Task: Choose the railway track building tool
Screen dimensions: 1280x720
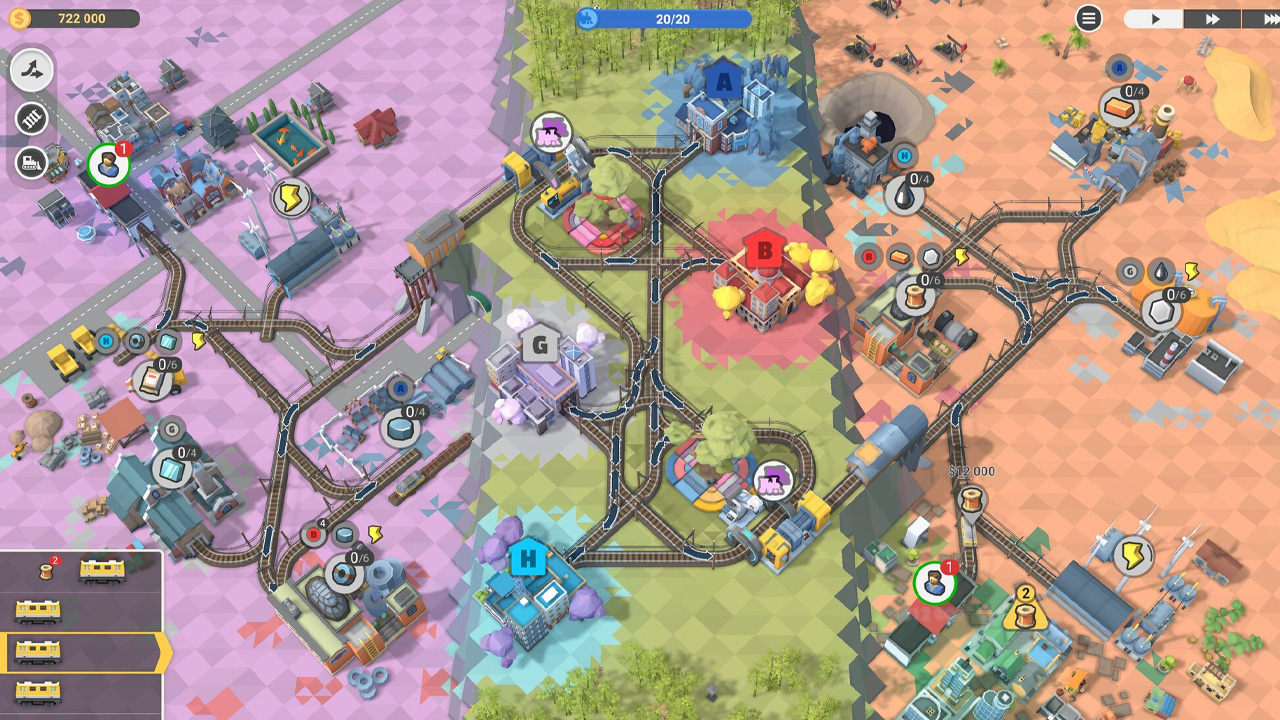Action: click(x=32, y=119)
